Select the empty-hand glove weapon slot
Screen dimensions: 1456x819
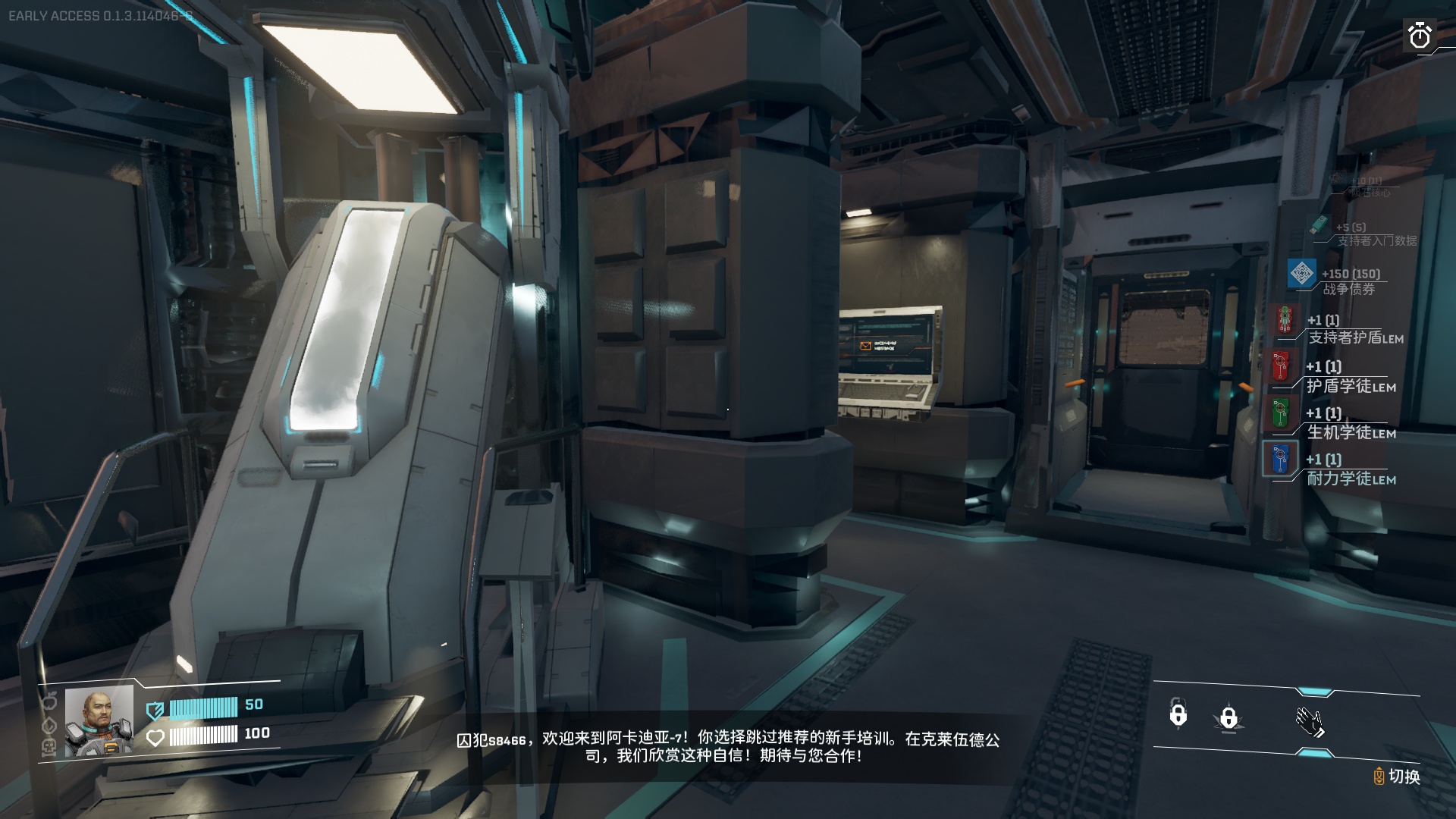tap(1310, 722)
